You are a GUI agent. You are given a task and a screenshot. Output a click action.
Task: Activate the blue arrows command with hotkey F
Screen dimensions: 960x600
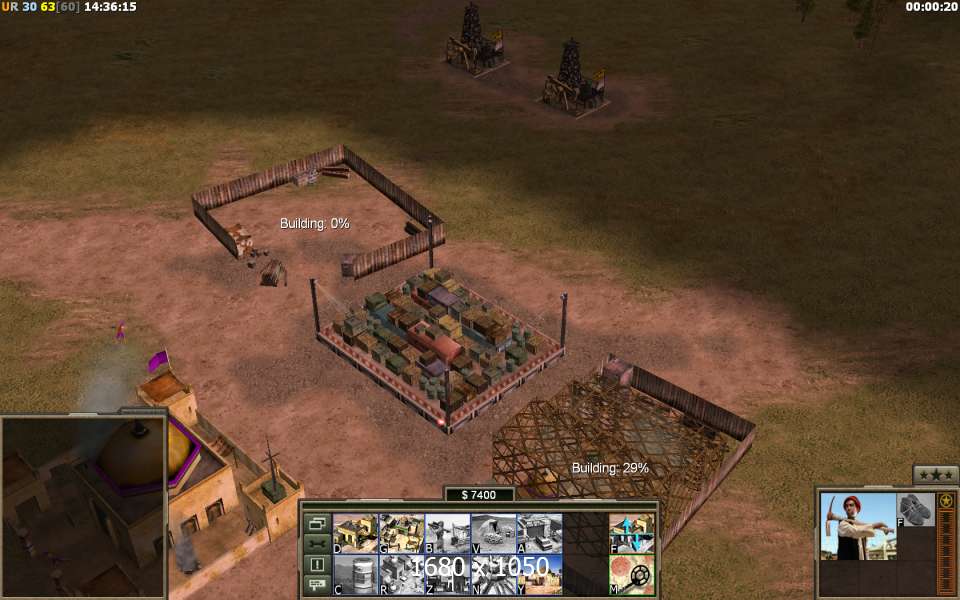point(632,533)
